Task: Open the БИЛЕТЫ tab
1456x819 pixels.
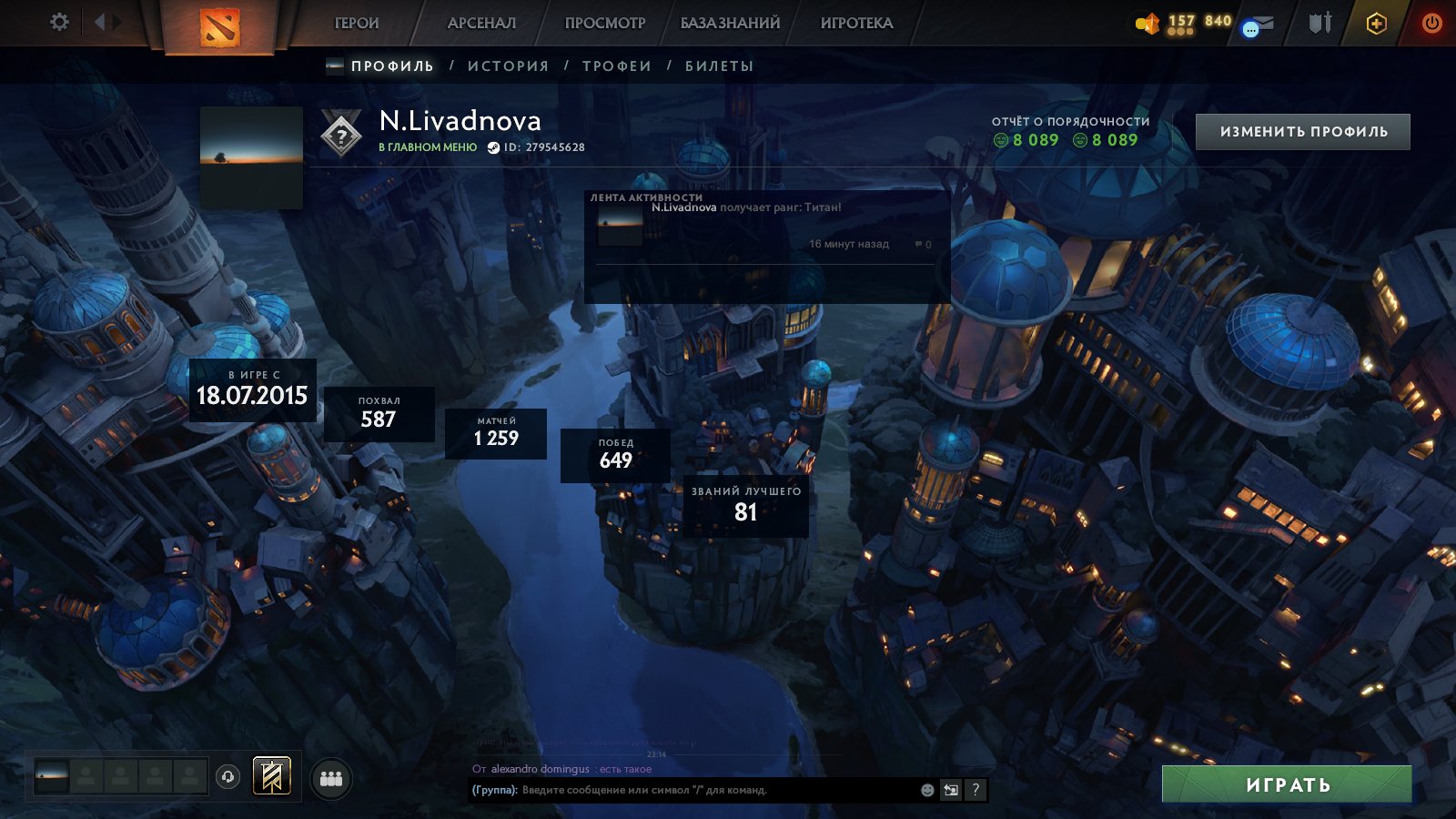Action: coord(719,66)
